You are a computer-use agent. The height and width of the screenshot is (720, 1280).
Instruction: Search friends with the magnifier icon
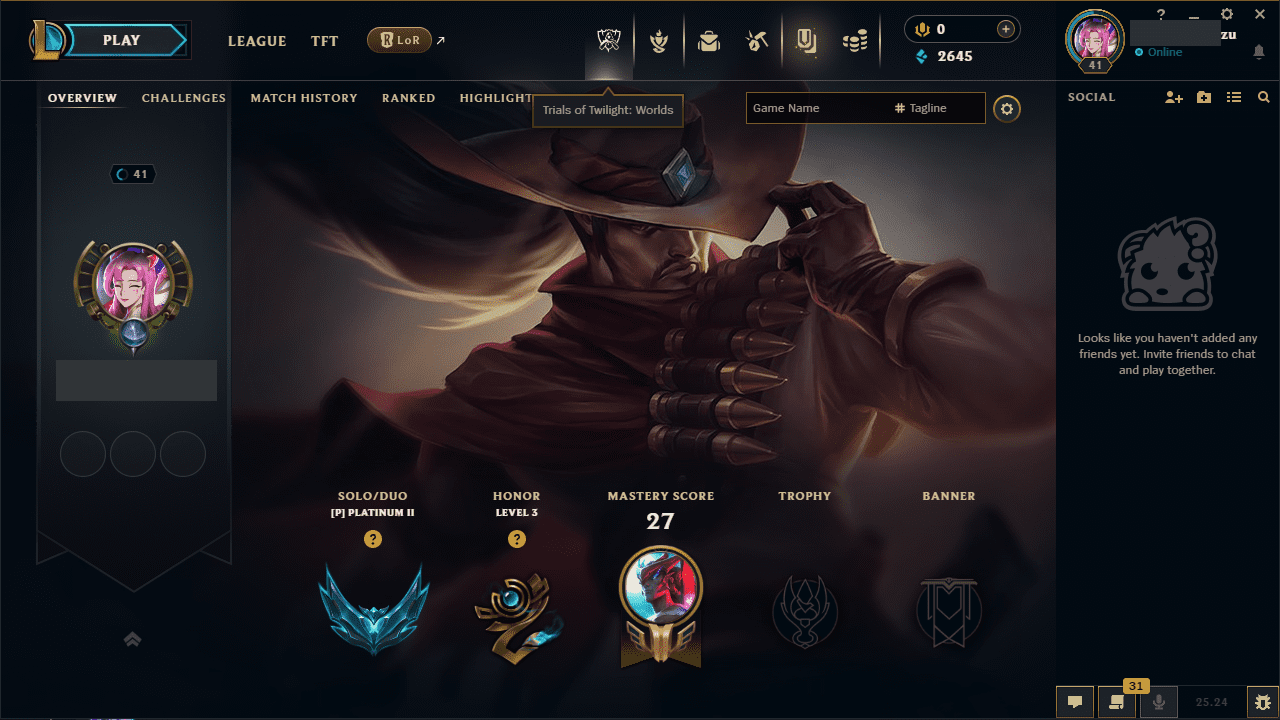[1264, 97]
